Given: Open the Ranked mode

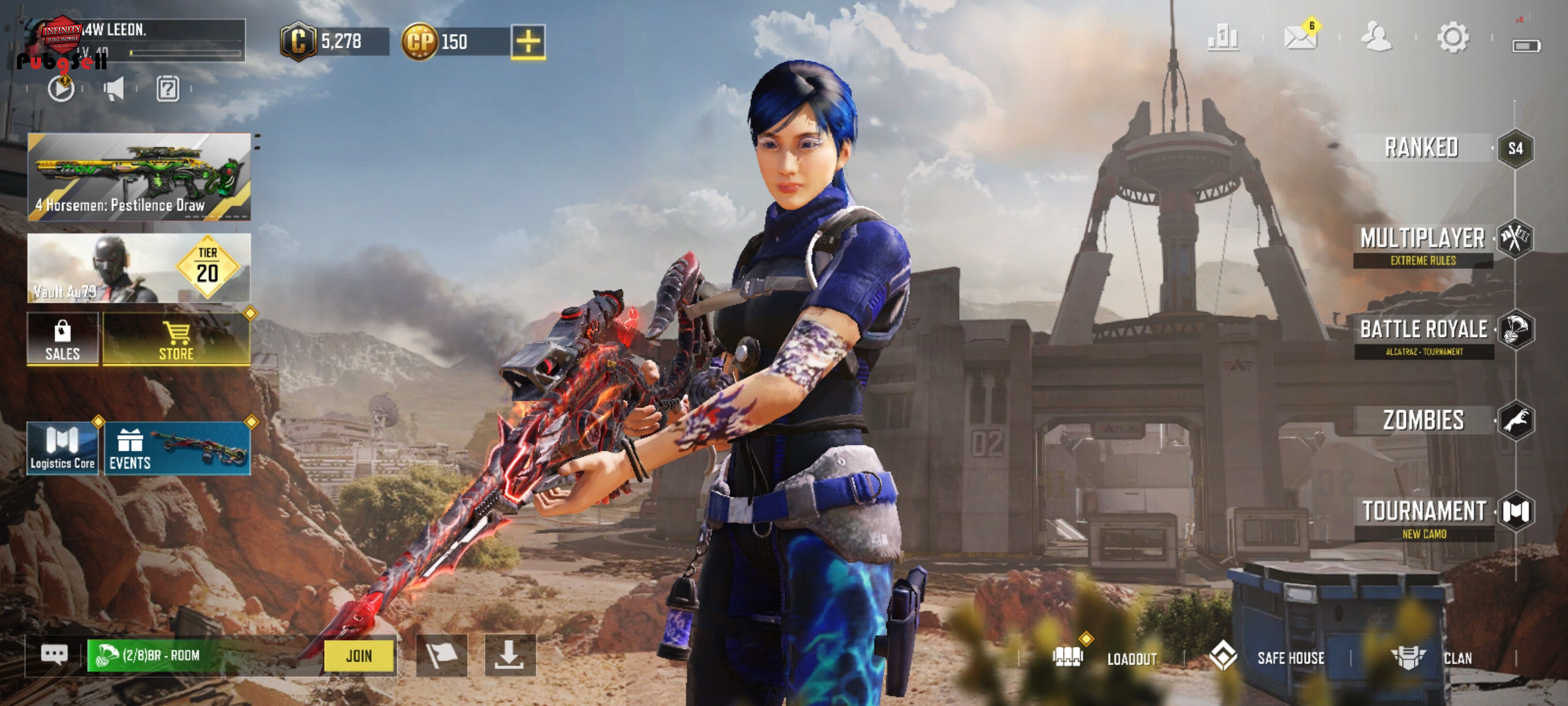Looking at the screenshot, I should (x=1423, y=148).
